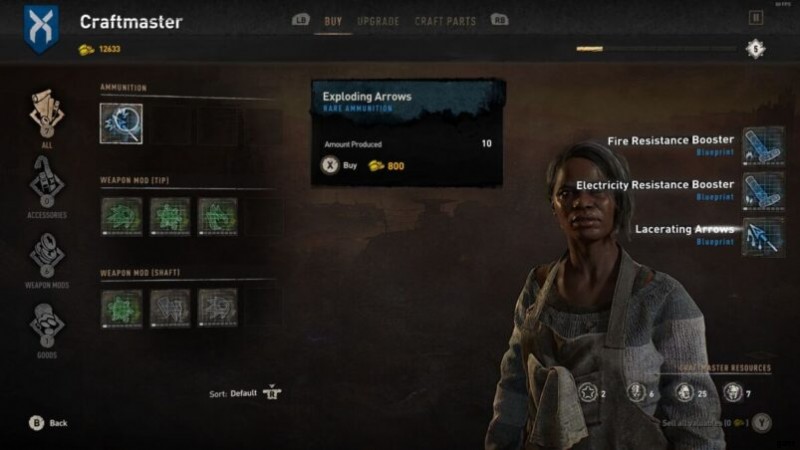Image resolution: width=800 pixels, height=450 pixels.
Task: Choose the Electricity Resistance Booster blueprint
Action: coord(762,190)
